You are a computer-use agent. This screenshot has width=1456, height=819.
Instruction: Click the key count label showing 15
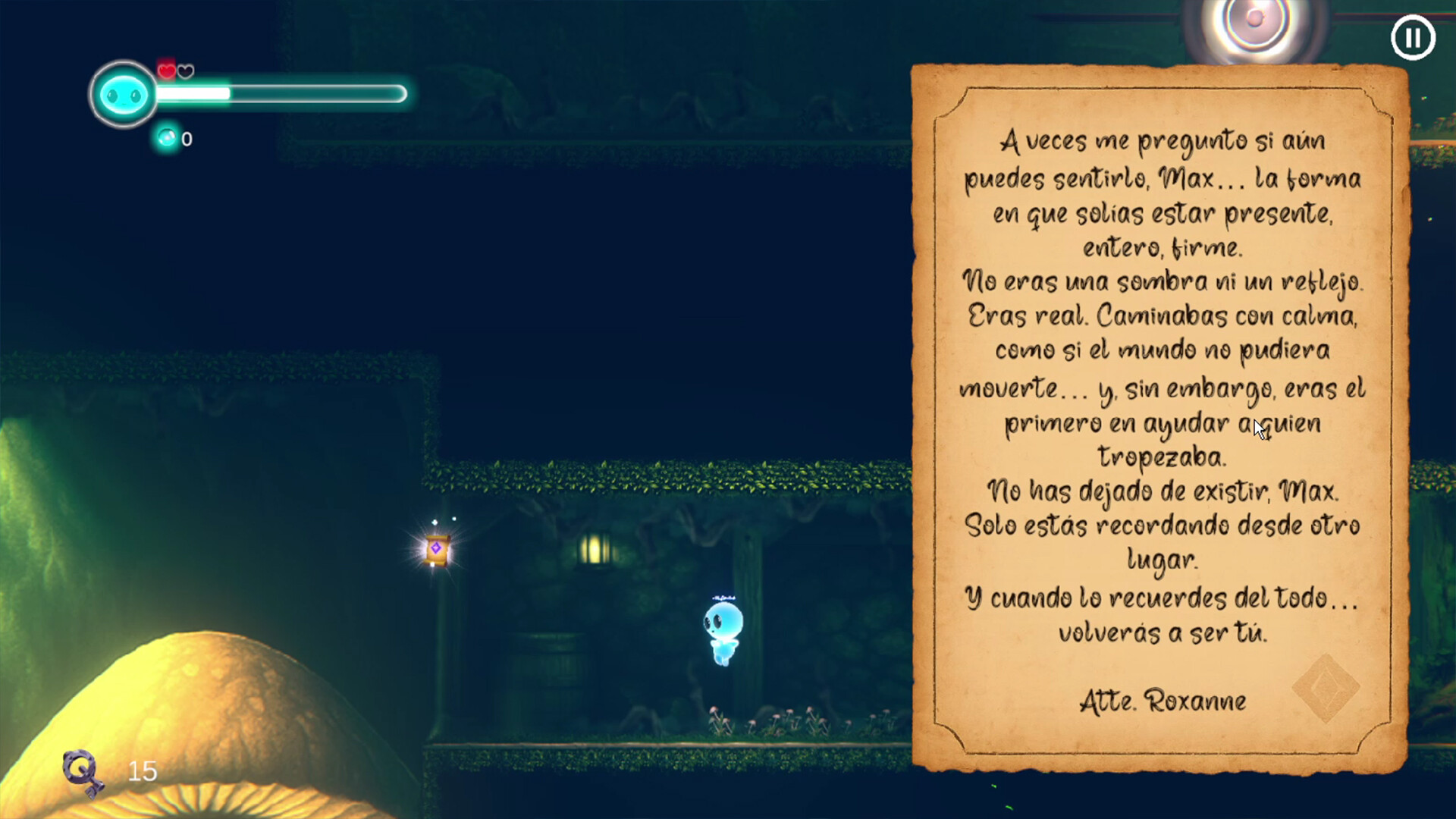pos(141,772)
